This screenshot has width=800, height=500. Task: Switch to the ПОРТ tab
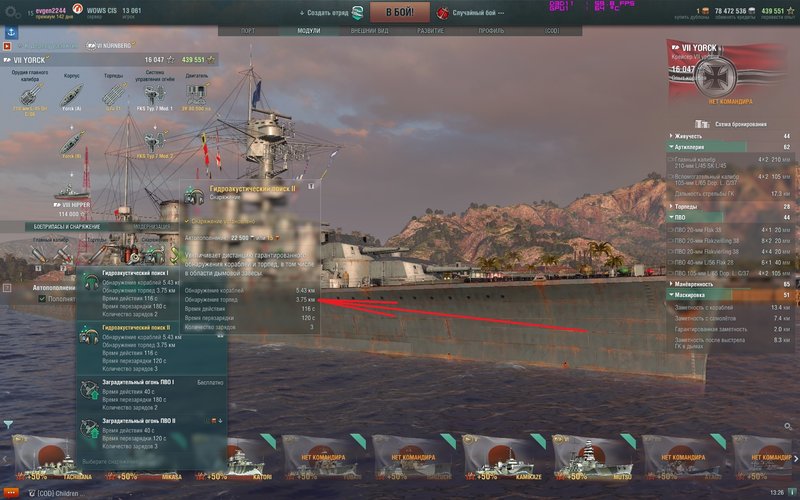point(248,31)
